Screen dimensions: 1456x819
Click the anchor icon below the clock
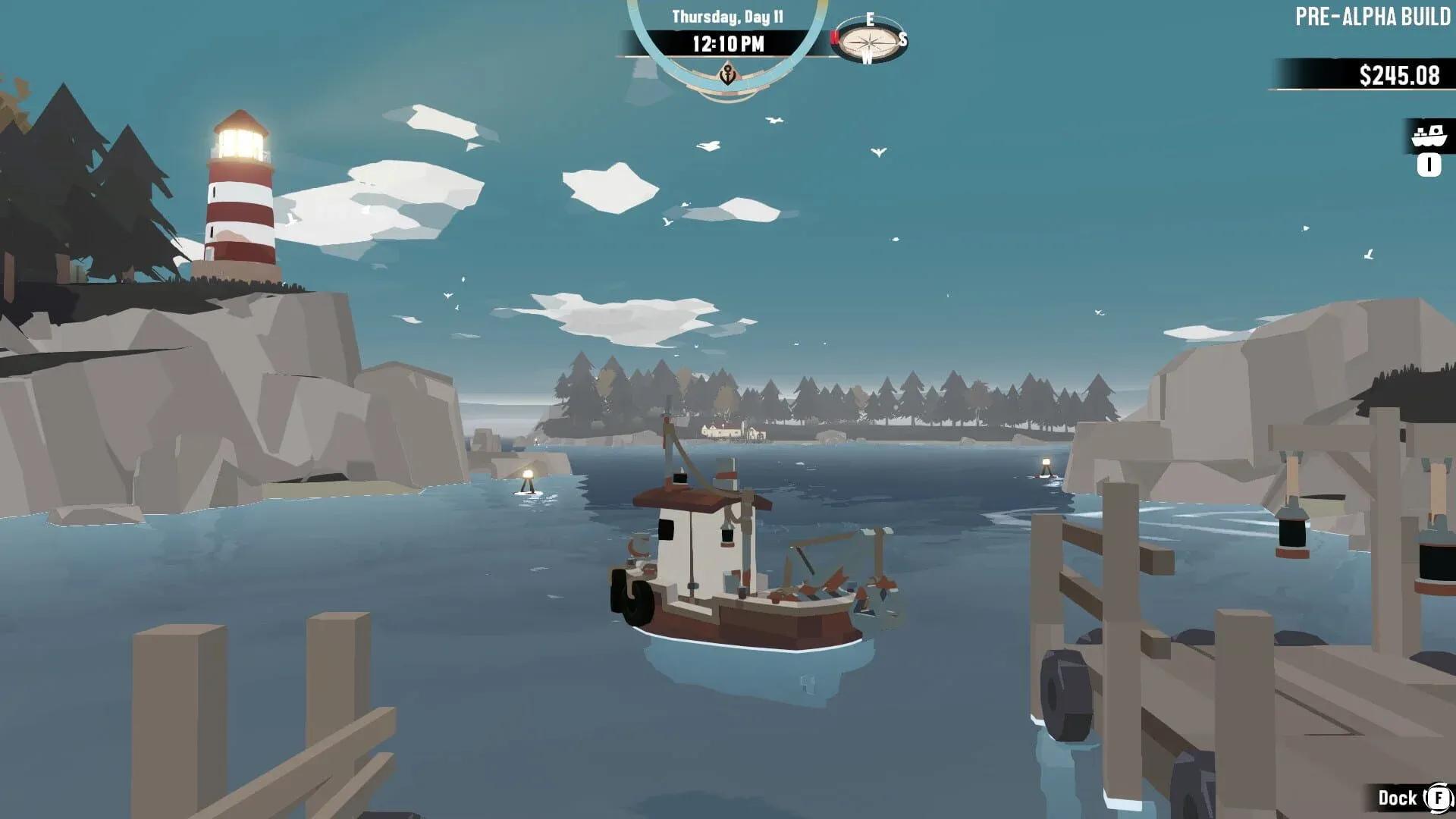pos(726,74)
